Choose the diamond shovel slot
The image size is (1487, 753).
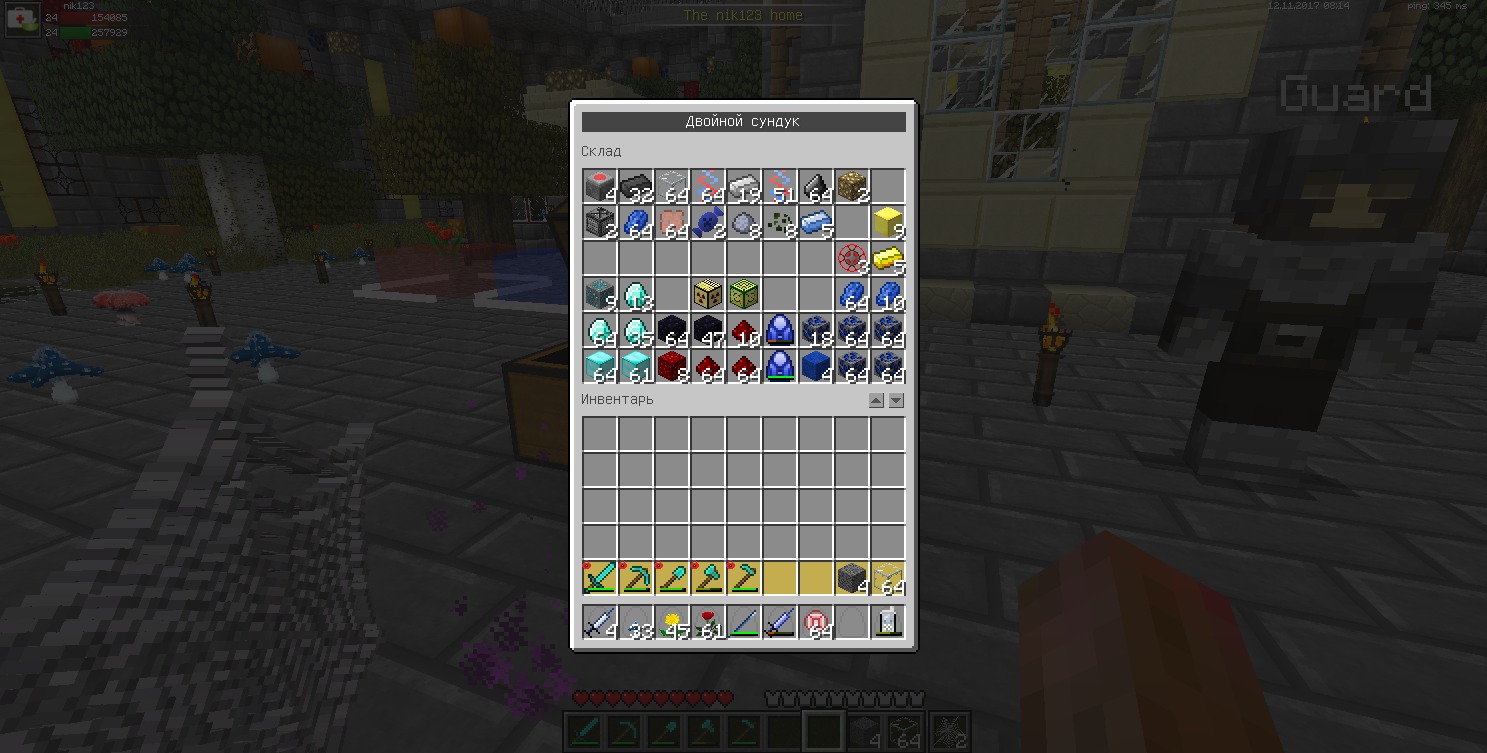672,578
